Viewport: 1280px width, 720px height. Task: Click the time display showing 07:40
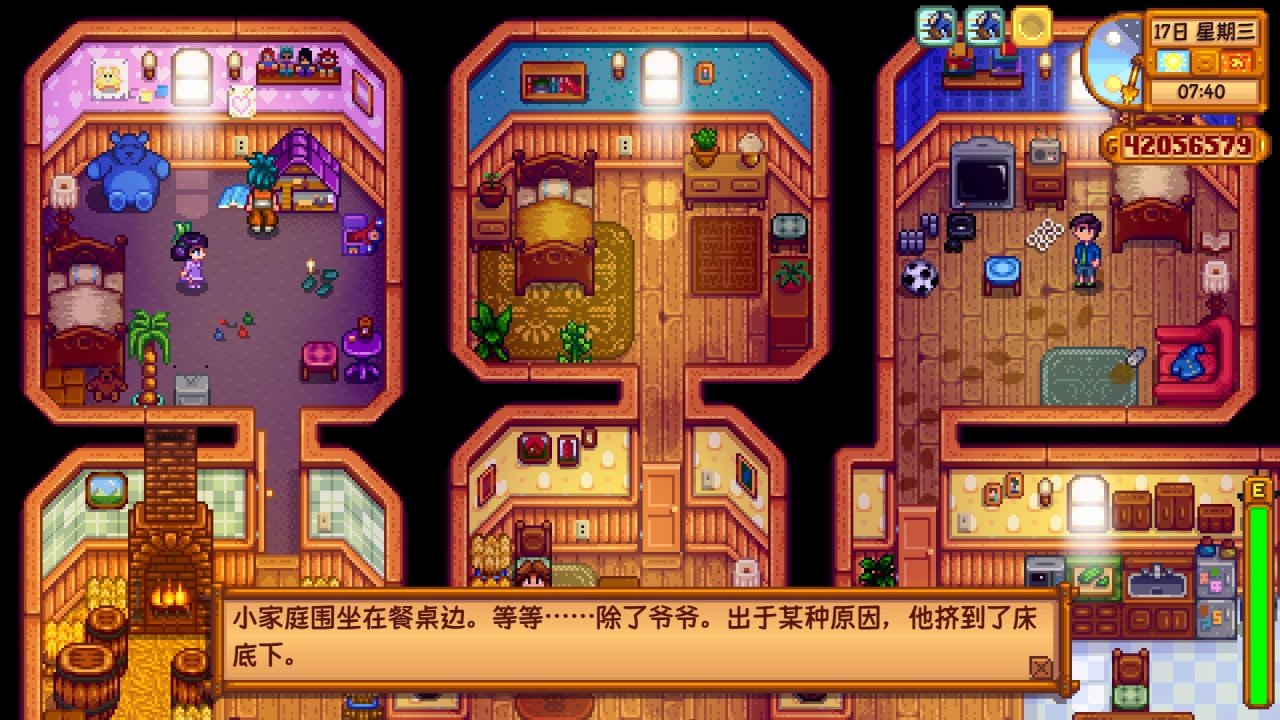point(1201,90)
